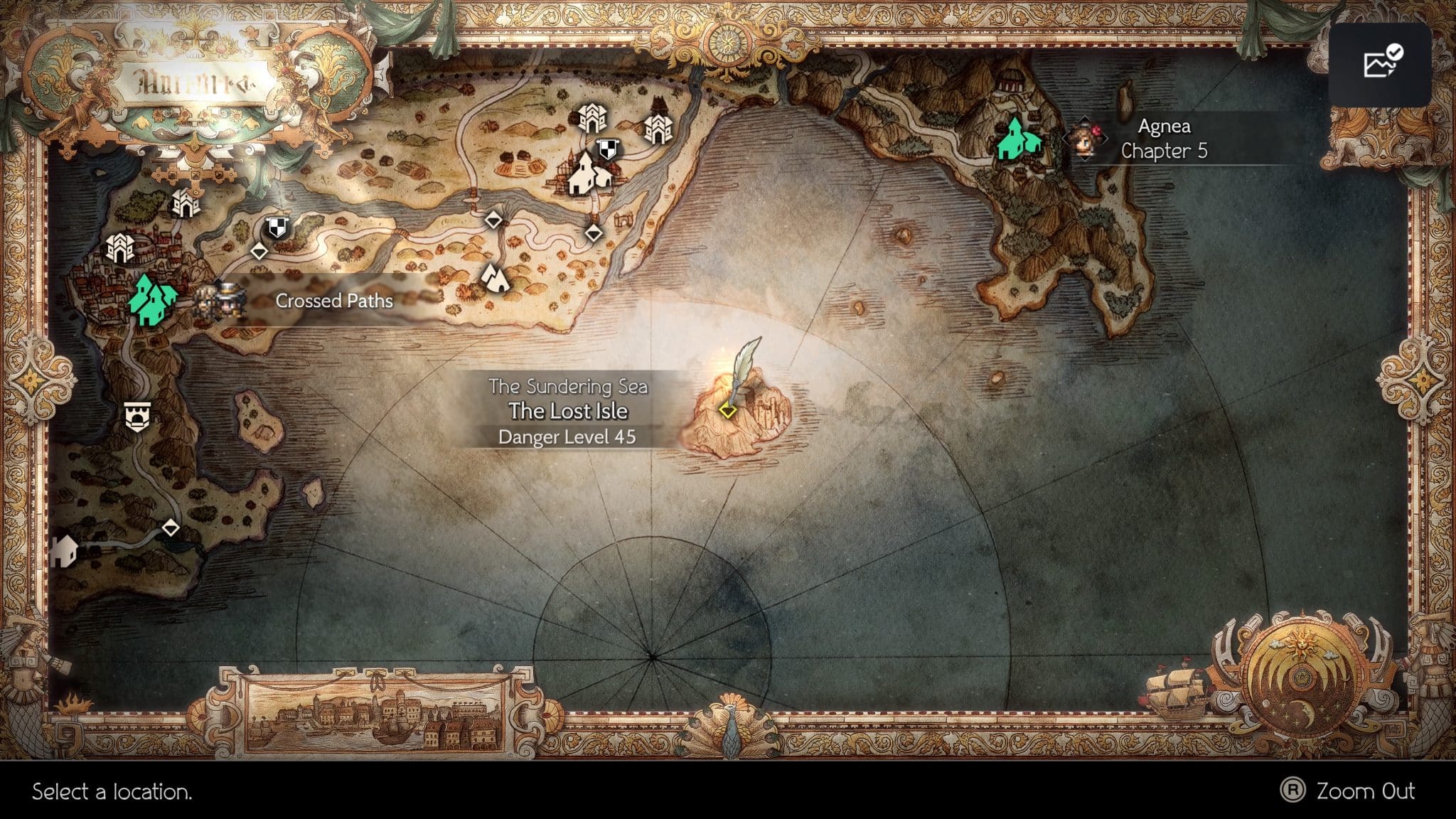The width and height of the screenshot is (1456, 819).
Task: Select the white church village by the river
Action: click(583, 171)
